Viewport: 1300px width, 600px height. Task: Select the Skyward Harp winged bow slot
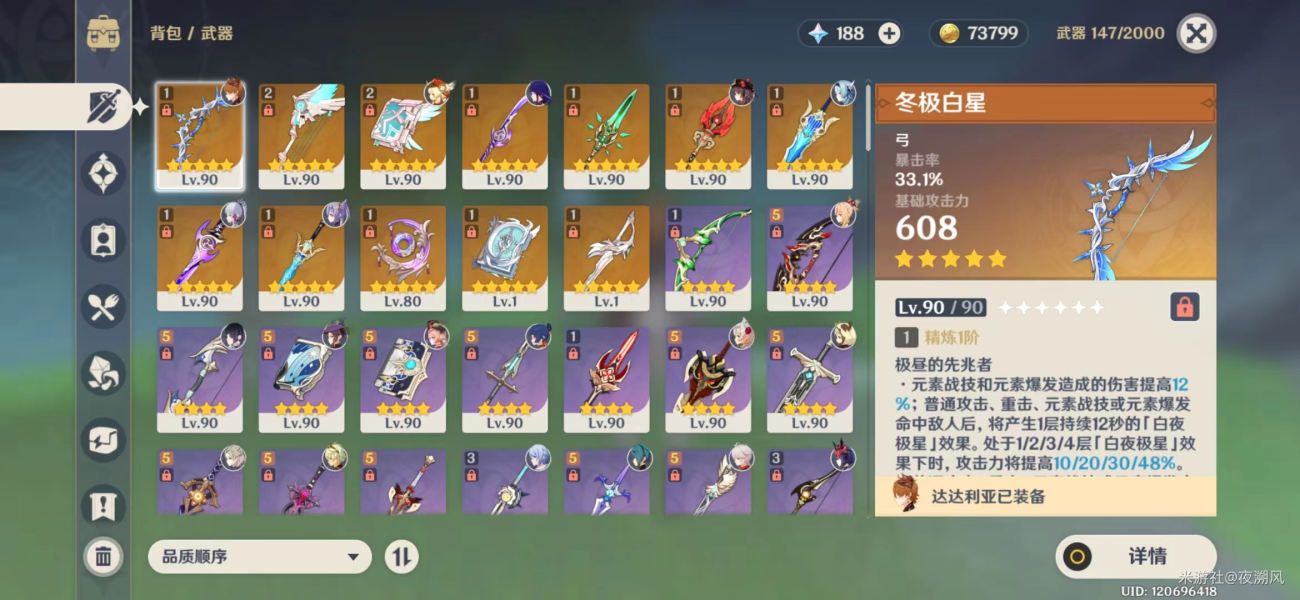[301, 136]
